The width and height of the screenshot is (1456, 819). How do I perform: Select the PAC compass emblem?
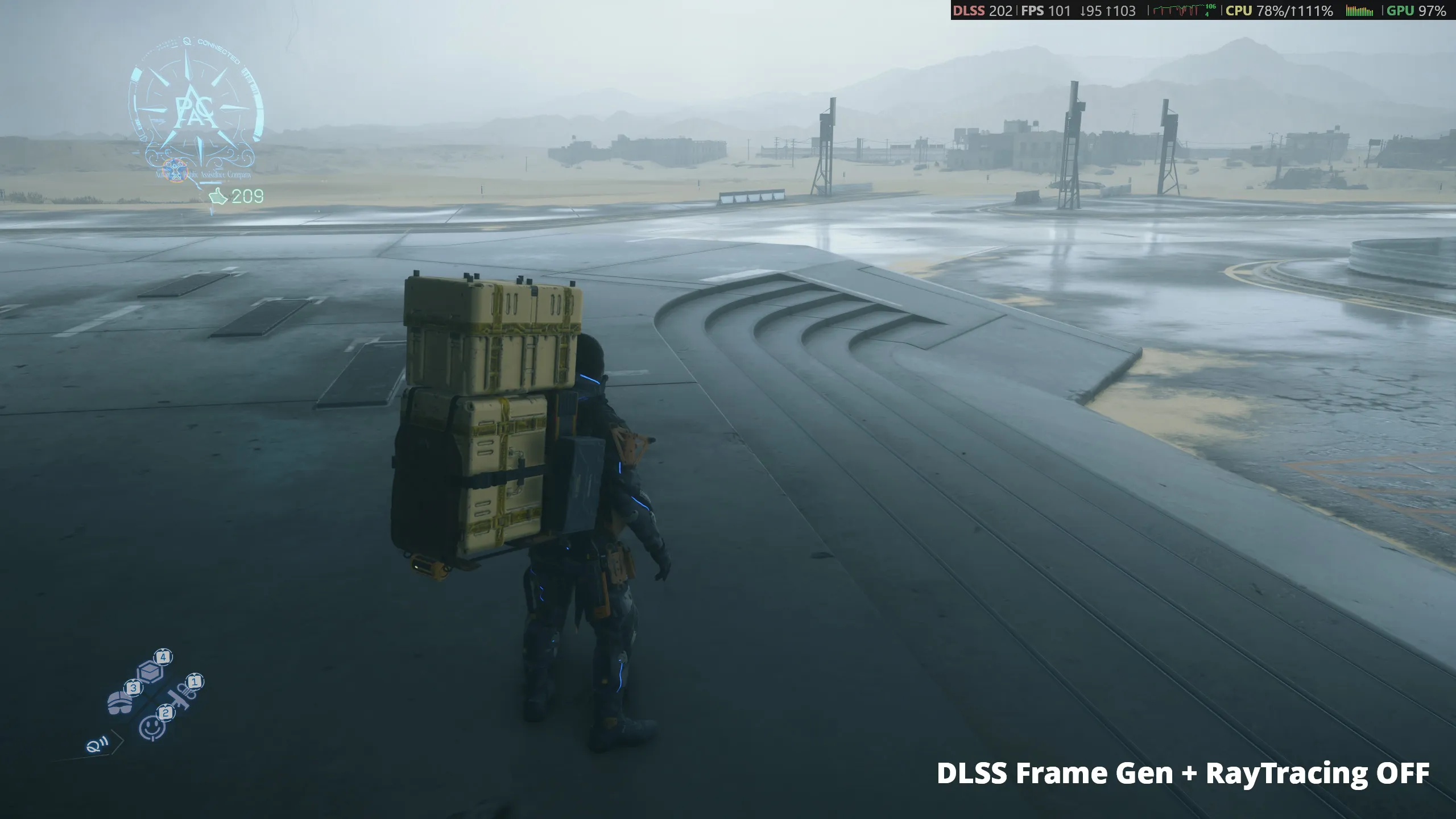pos(195,109)
